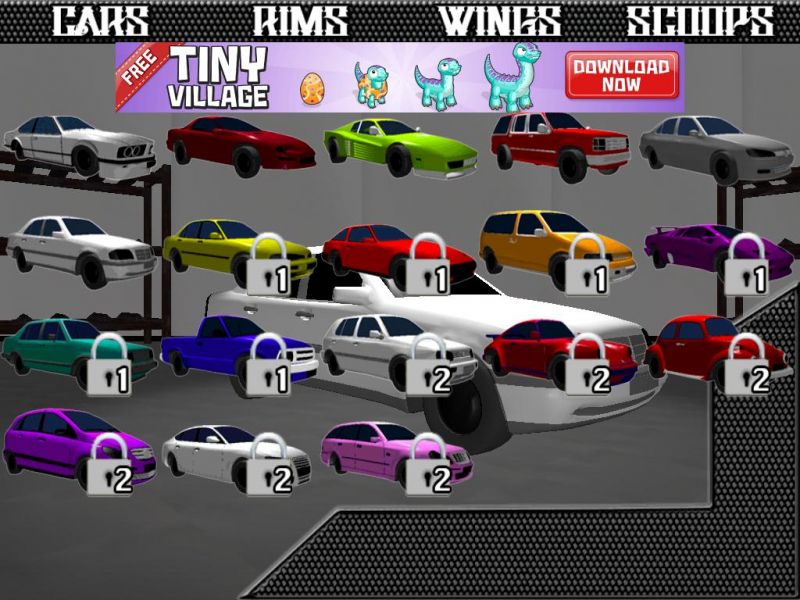Pick the unlocked white Mercedes sedan
Image resolution: width=800 pixels, height=600 pixels.
coord(80,246)
